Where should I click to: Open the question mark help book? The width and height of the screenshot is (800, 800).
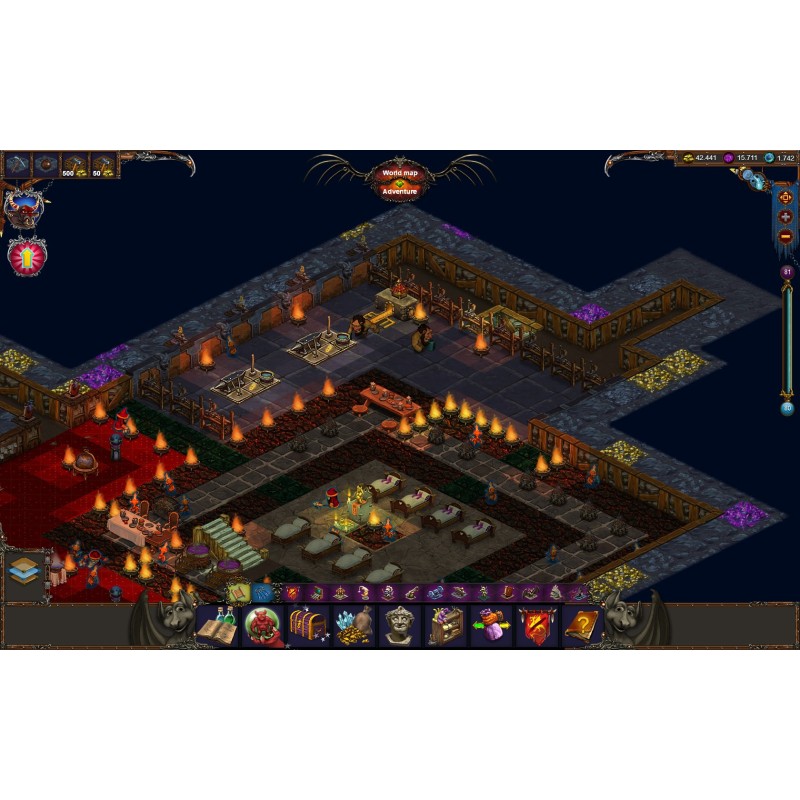tap(582, 626)
